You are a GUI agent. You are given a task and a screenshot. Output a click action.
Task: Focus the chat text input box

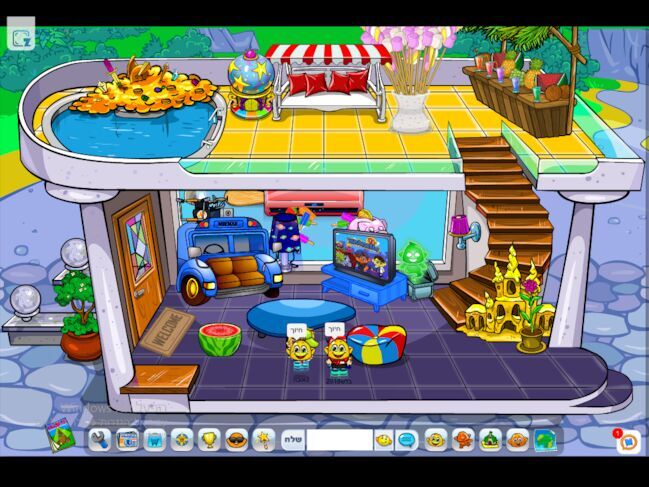click(339, 439)
